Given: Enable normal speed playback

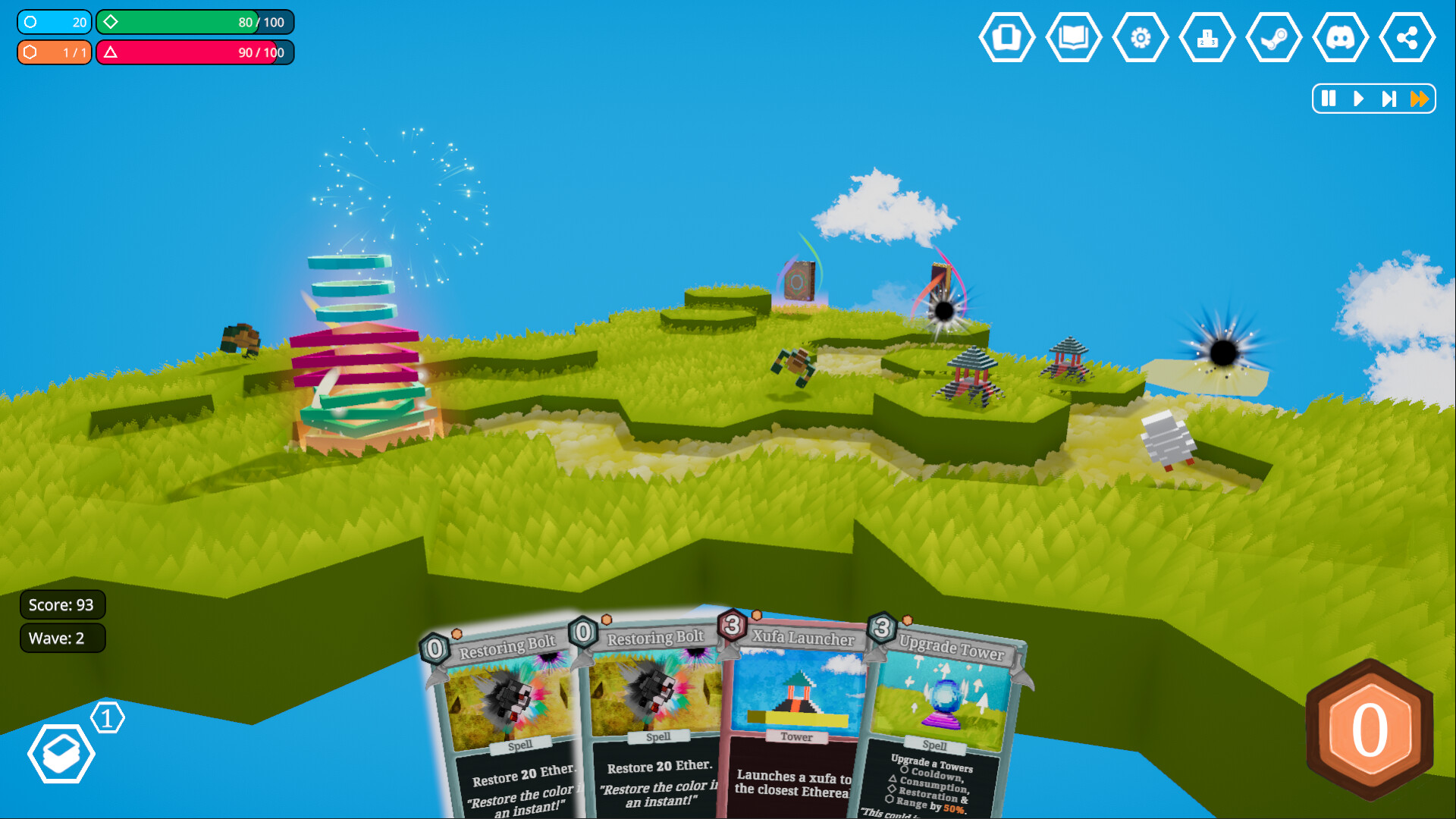Looking at the screenshot, I should tap(1358, 99).
